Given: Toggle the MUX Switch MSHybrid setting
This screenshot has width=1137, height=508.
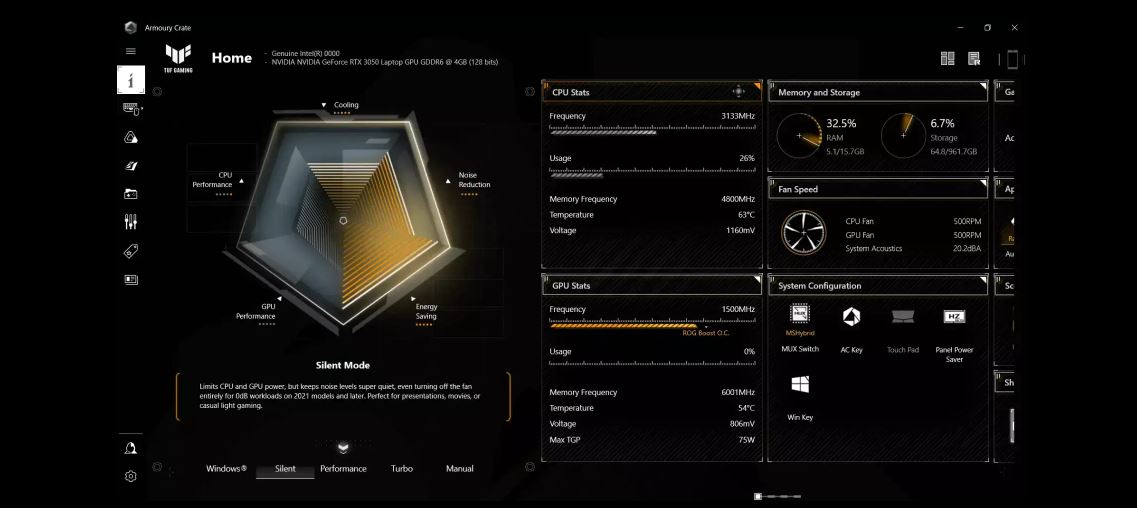Looking at the screenshot, I should tap(800, 318).
